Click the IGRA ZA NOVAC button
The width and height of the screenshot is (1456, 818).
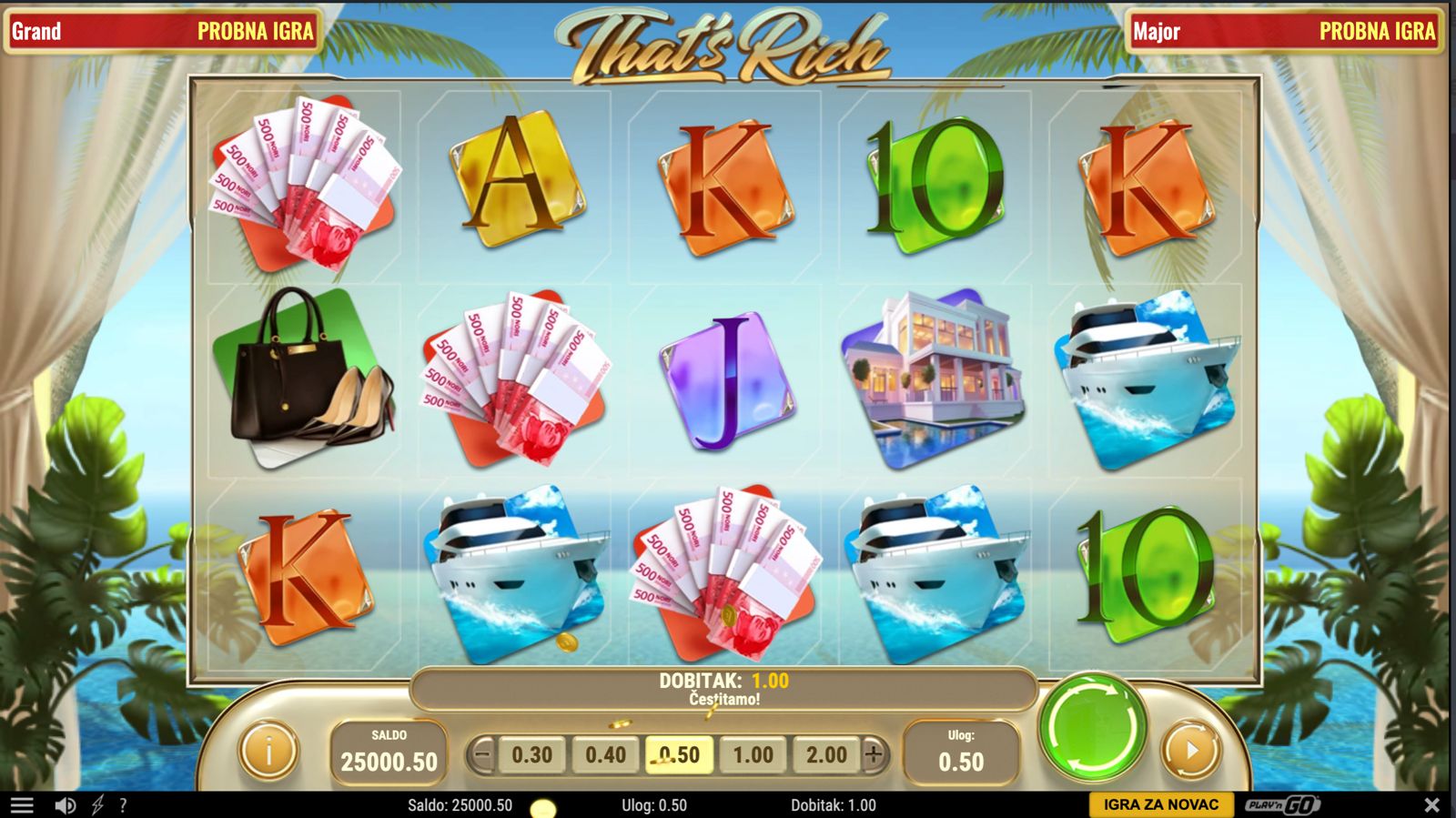[x=1160, y=805]
